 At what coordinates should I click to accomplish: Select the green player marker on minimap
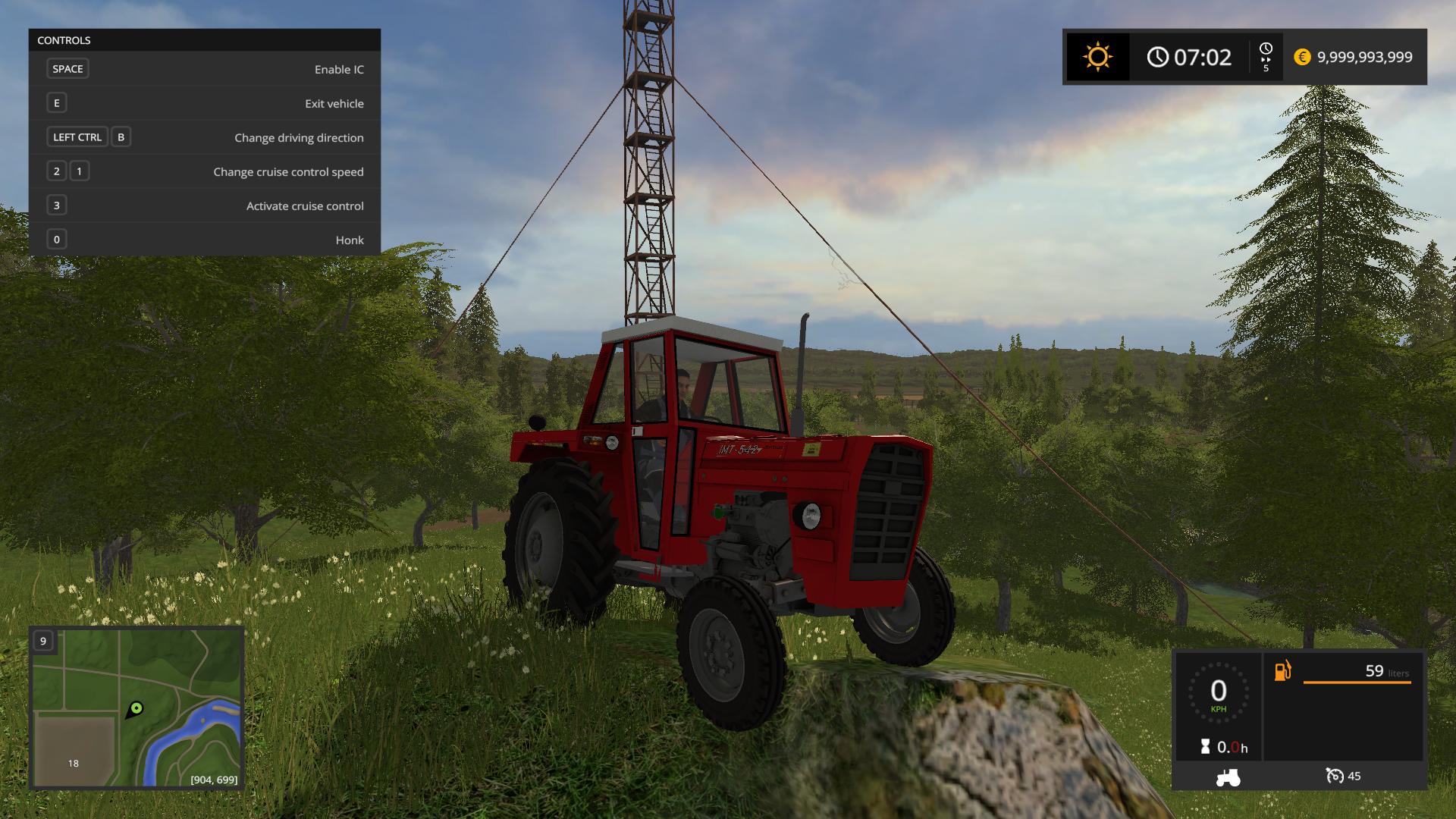click(136, 709)
